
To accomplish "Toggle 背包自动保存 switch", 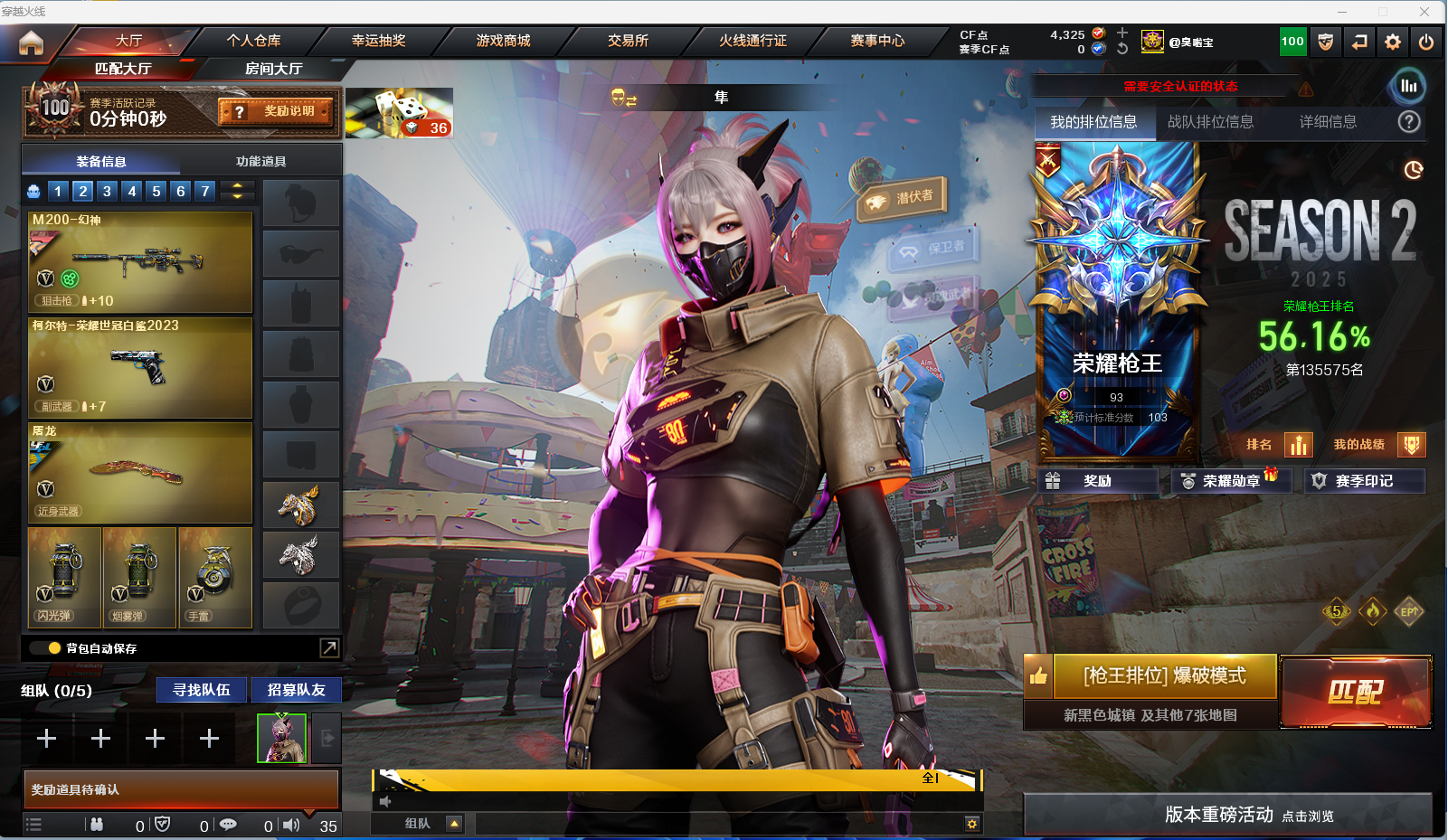I will click(x=45, y=648).
